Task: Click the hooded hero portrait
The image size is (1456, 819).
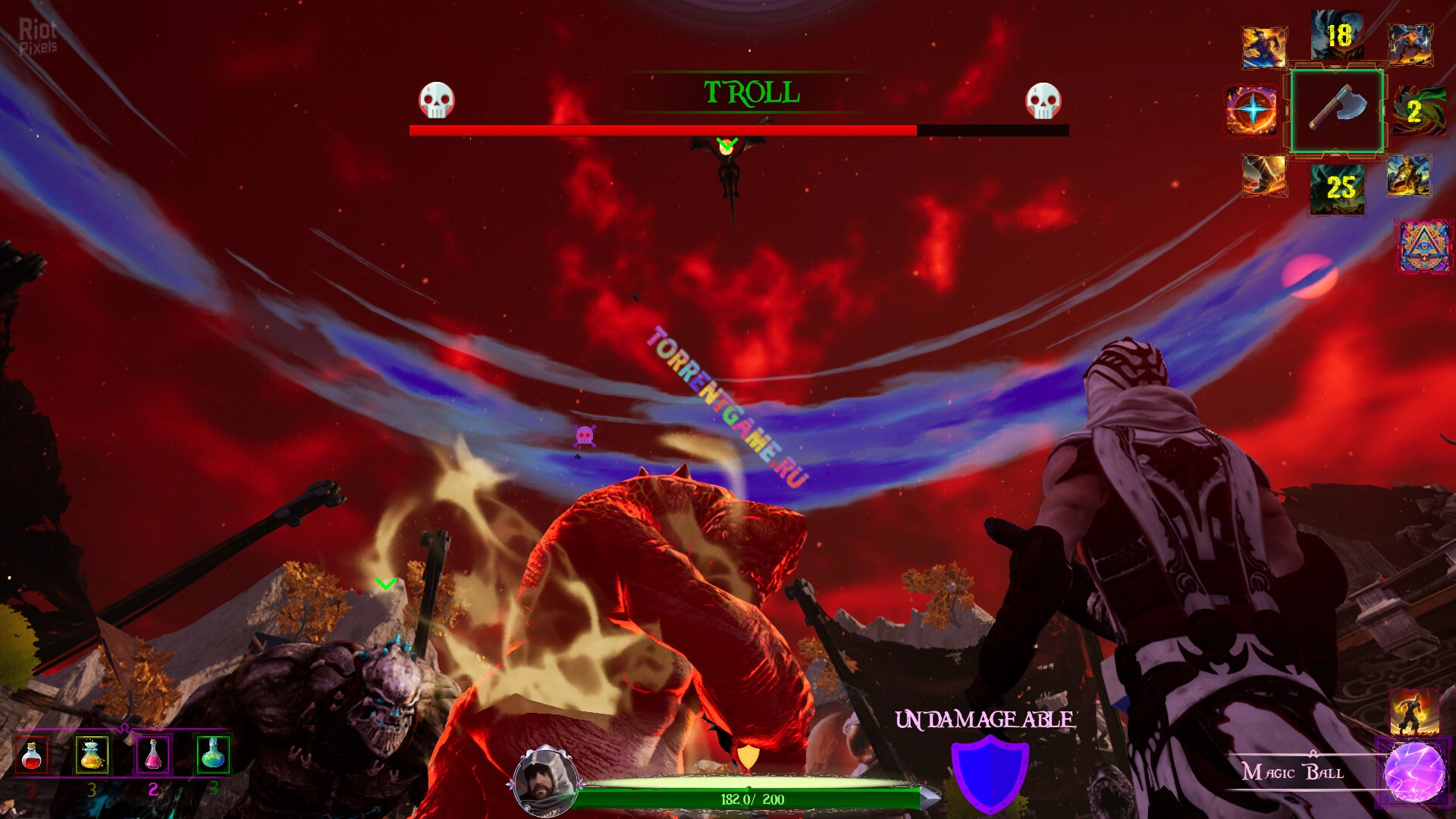Action: 543,781
